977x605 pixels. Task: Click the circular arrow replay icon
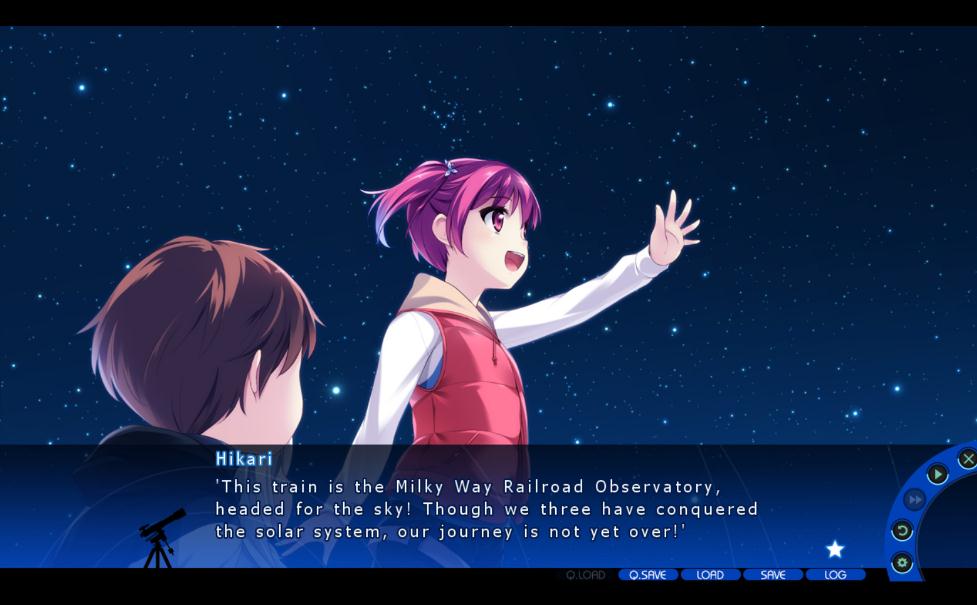click(902, 531)
